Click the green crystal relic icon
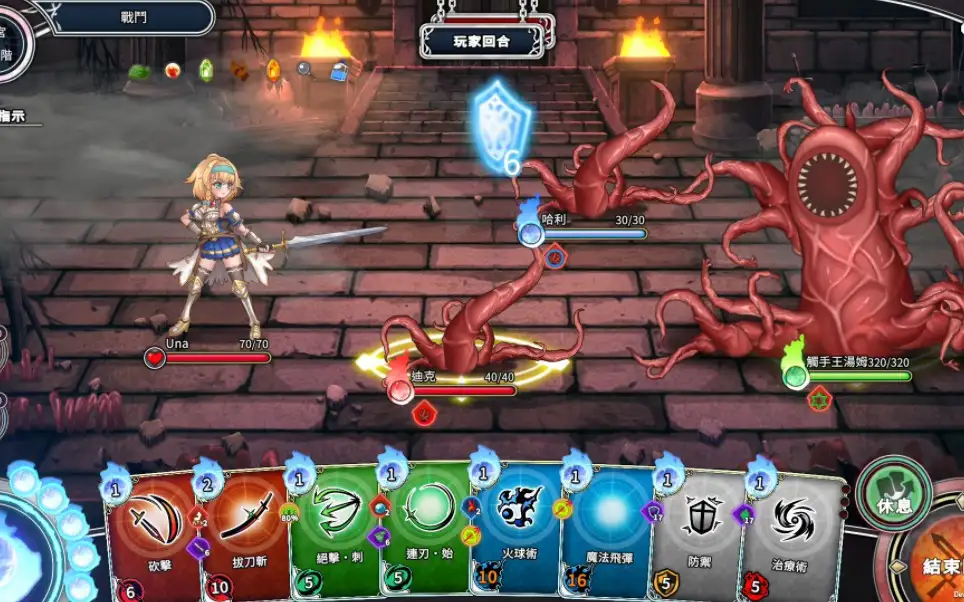This screenshot has width=964, height=602. (206, 69)
